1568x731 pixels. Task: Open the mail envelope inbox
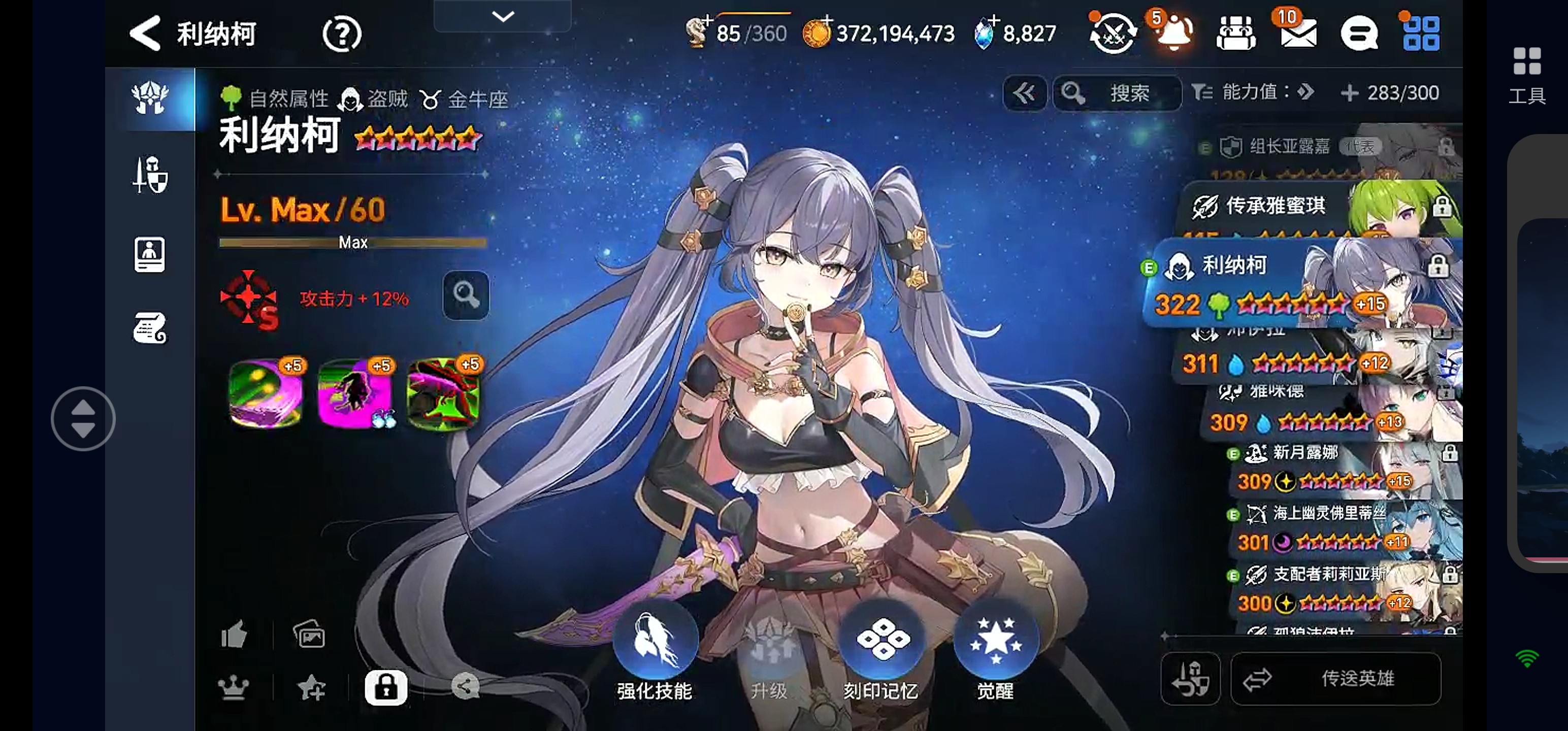pos(1298,33)
